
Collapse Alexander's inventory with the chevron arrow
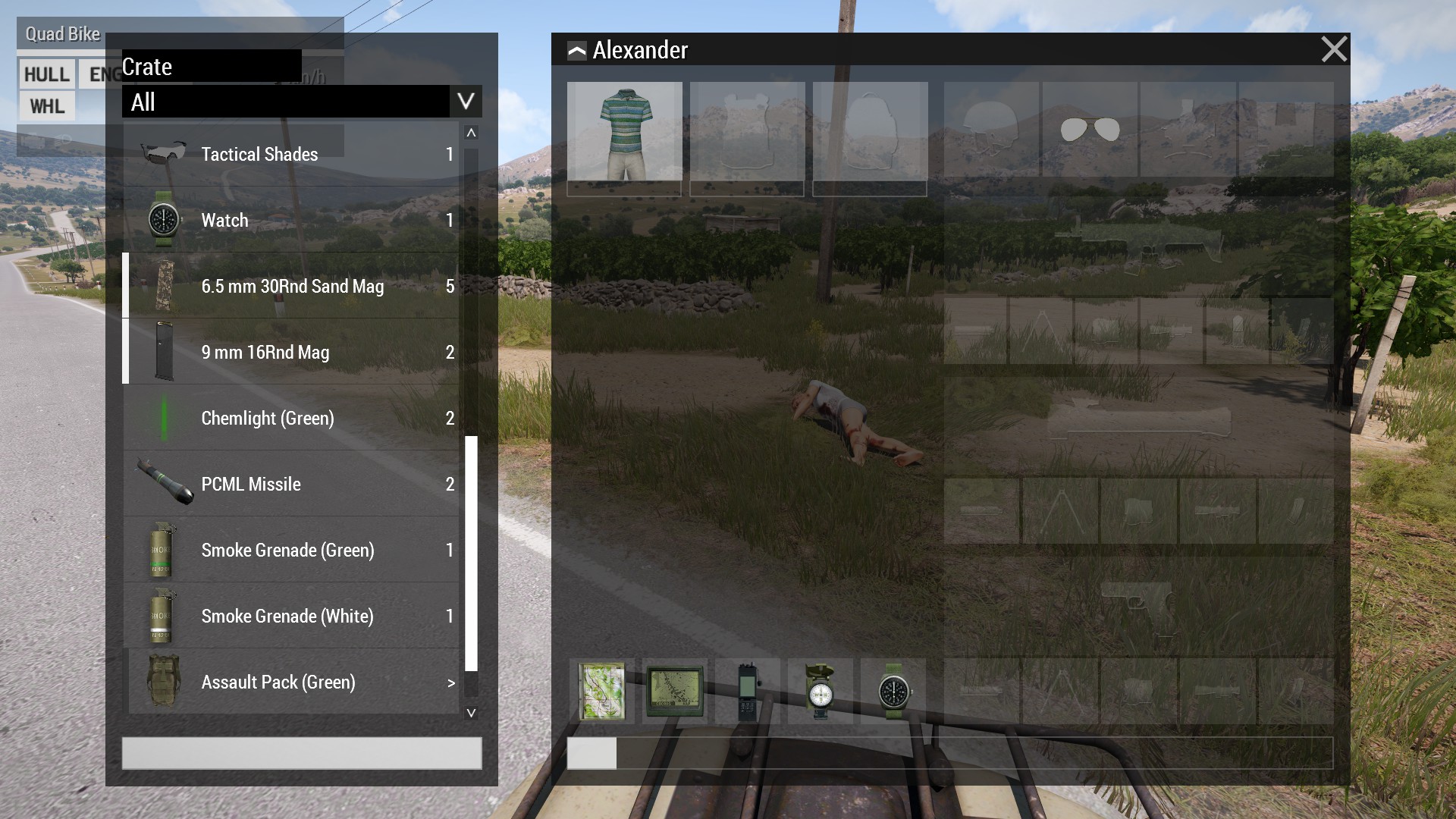576,50
